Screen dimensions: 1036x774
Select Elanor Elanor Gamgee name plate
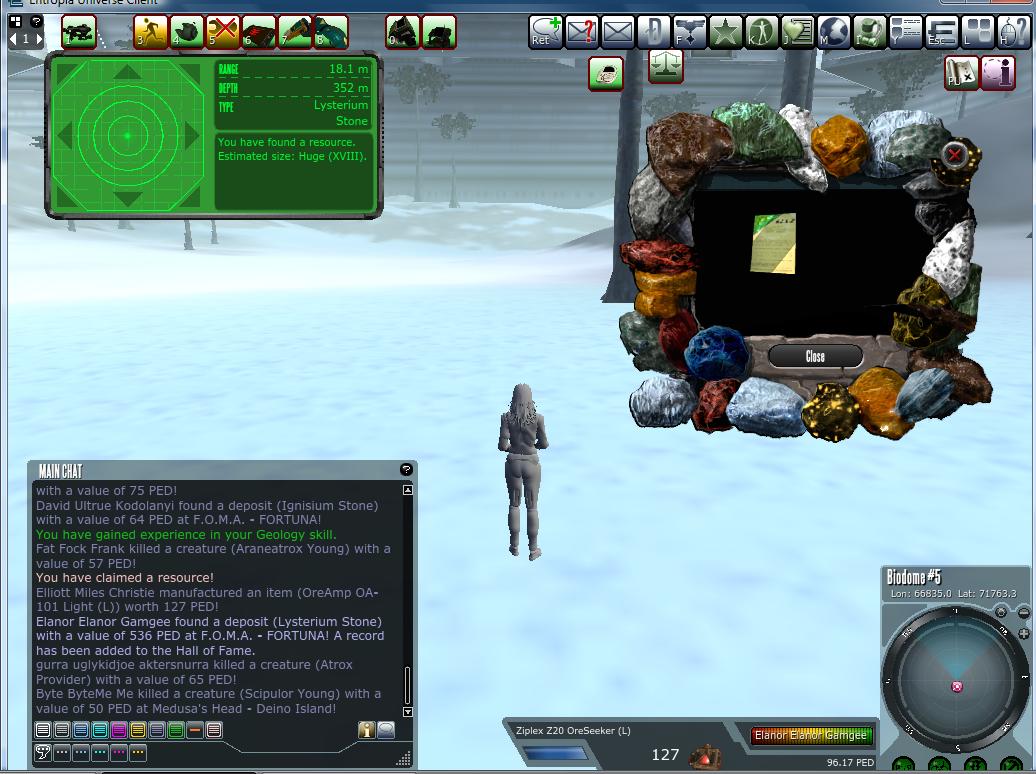coord(812,736)
